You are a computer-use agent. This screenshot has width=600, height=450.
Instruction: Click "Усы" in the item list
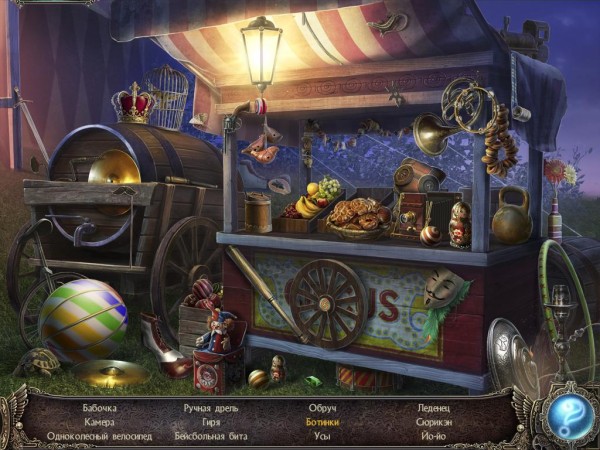click(320, 437)
